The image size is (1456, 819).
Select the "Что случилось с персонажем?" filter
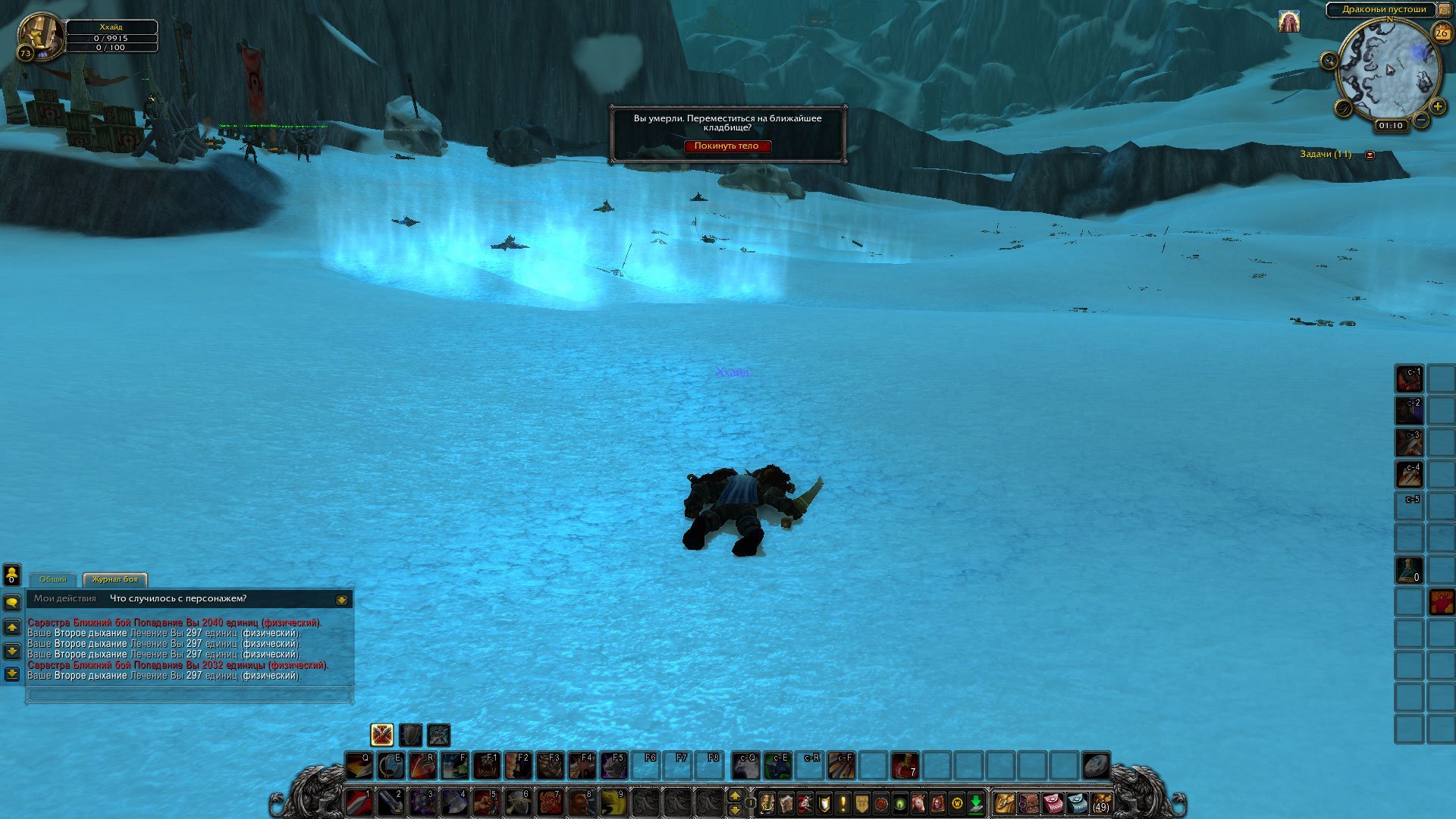(x=178, y=599)
